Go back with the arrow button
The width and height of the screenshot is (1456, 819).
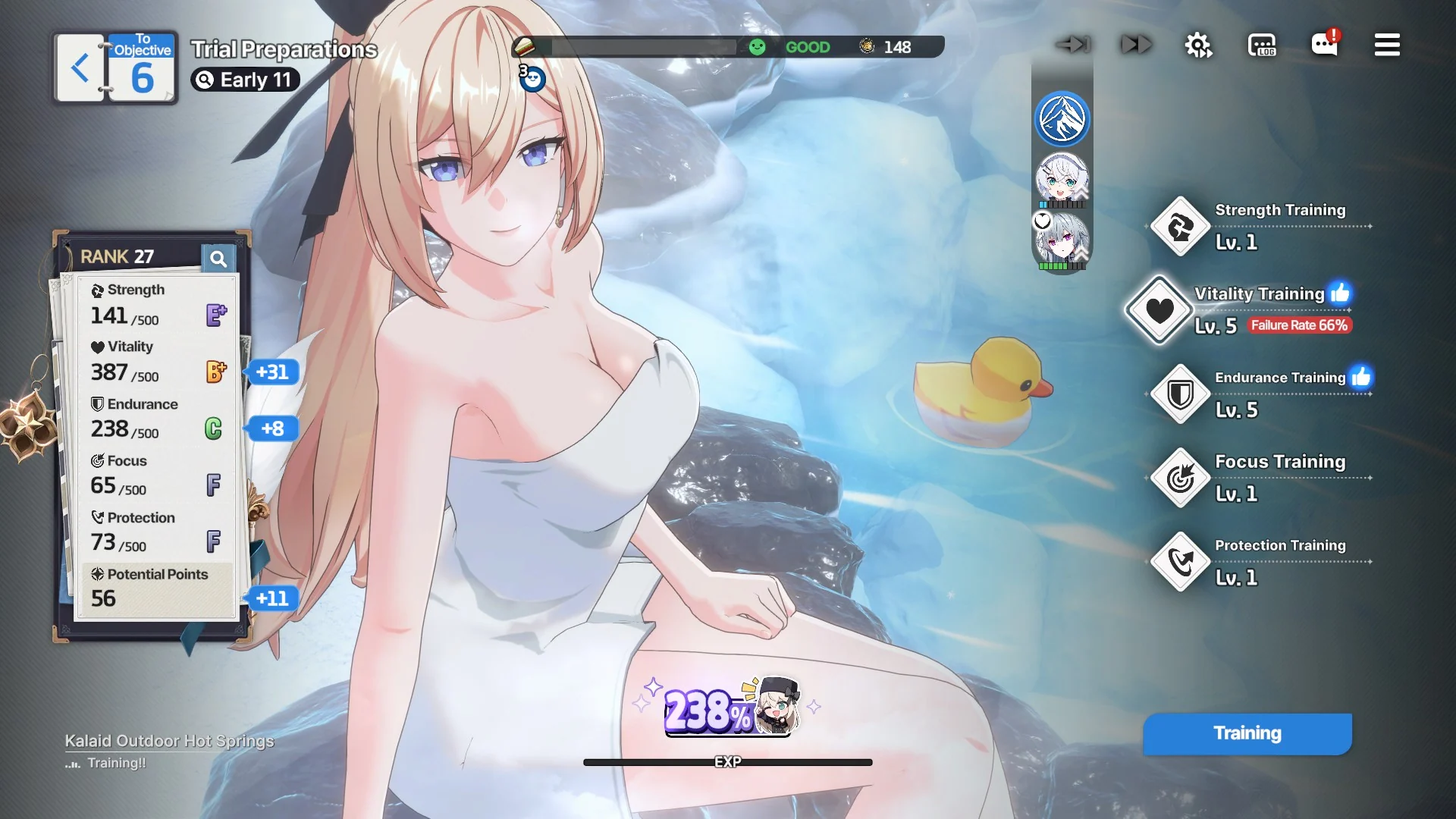pos(80,68)
